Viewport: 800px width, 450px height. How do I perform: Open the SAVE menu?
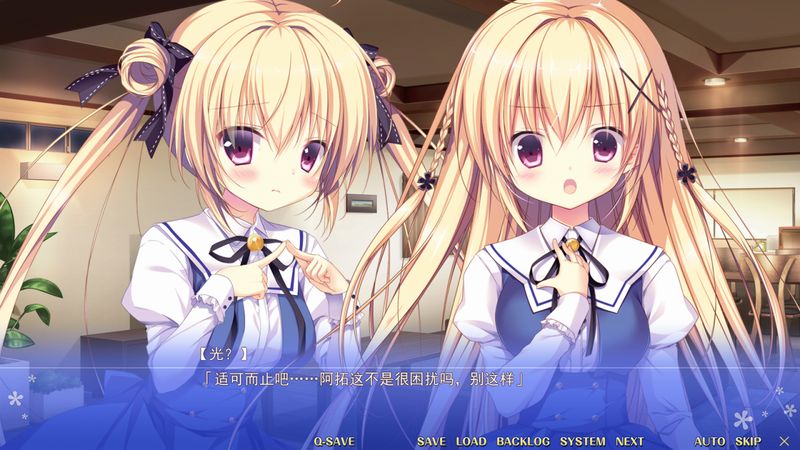click(x=431, y=441)
